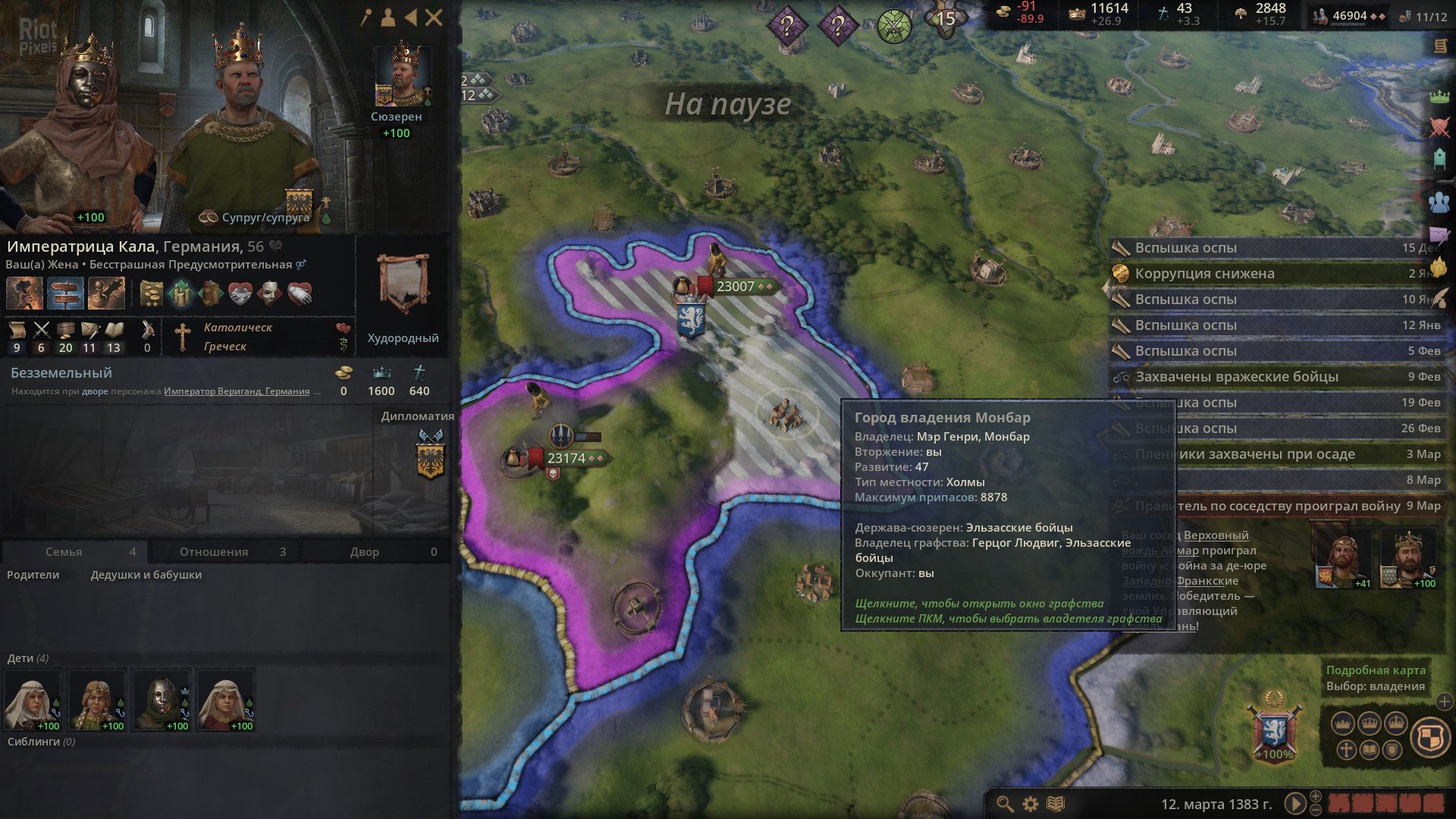The image size is (1456, 819).
Task: Switch to the Отношения tab
Action: (x=213, y=551)
